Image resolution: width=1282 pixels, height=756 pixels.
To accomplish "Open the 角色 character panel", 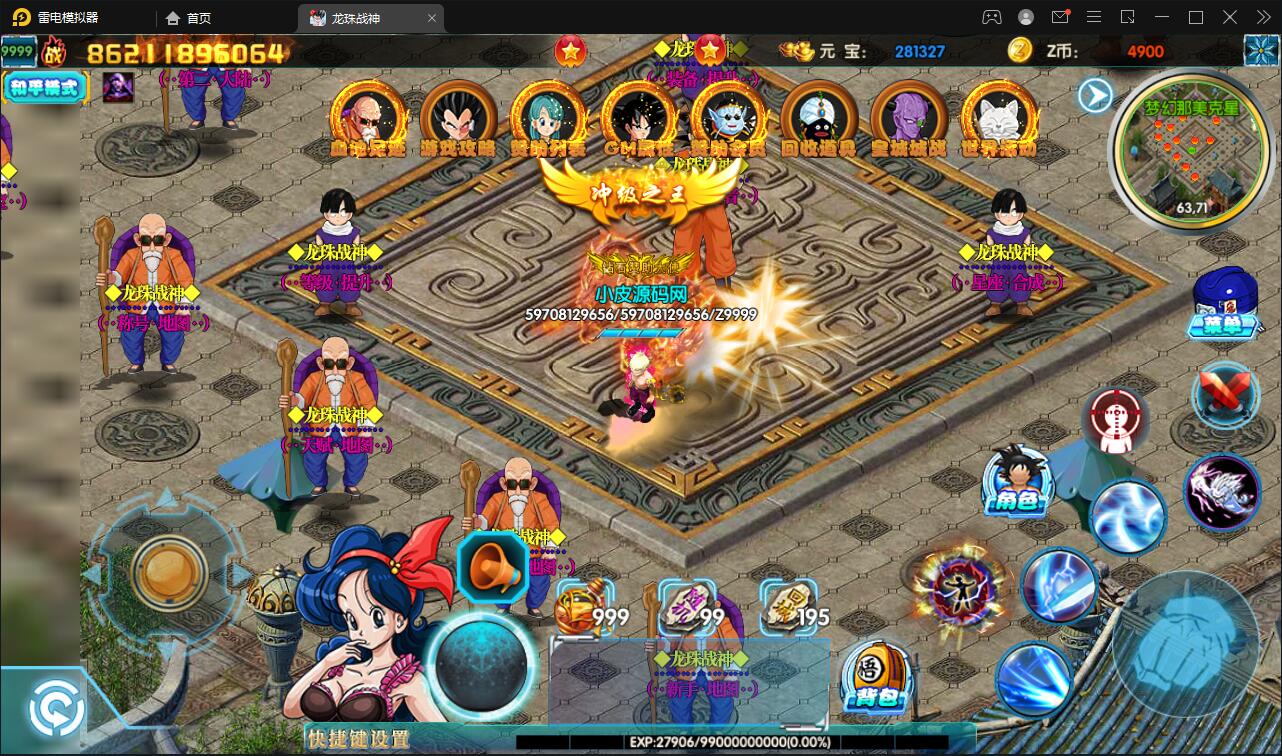I will pyautogui.click(x=1017, y=480).
